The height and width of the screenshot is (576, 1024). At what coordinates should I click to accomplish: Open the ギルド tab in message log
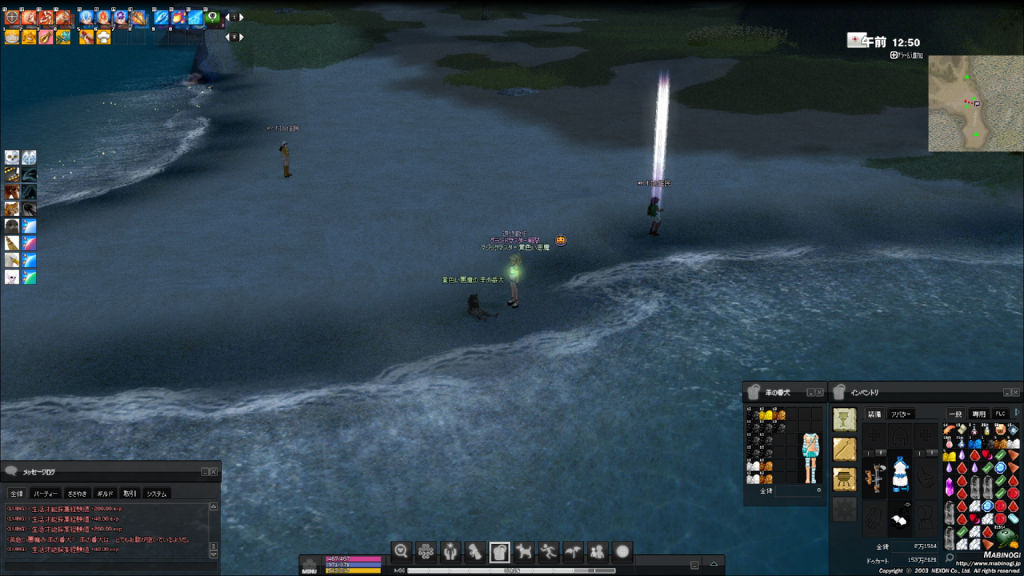(x=104, y=493)
